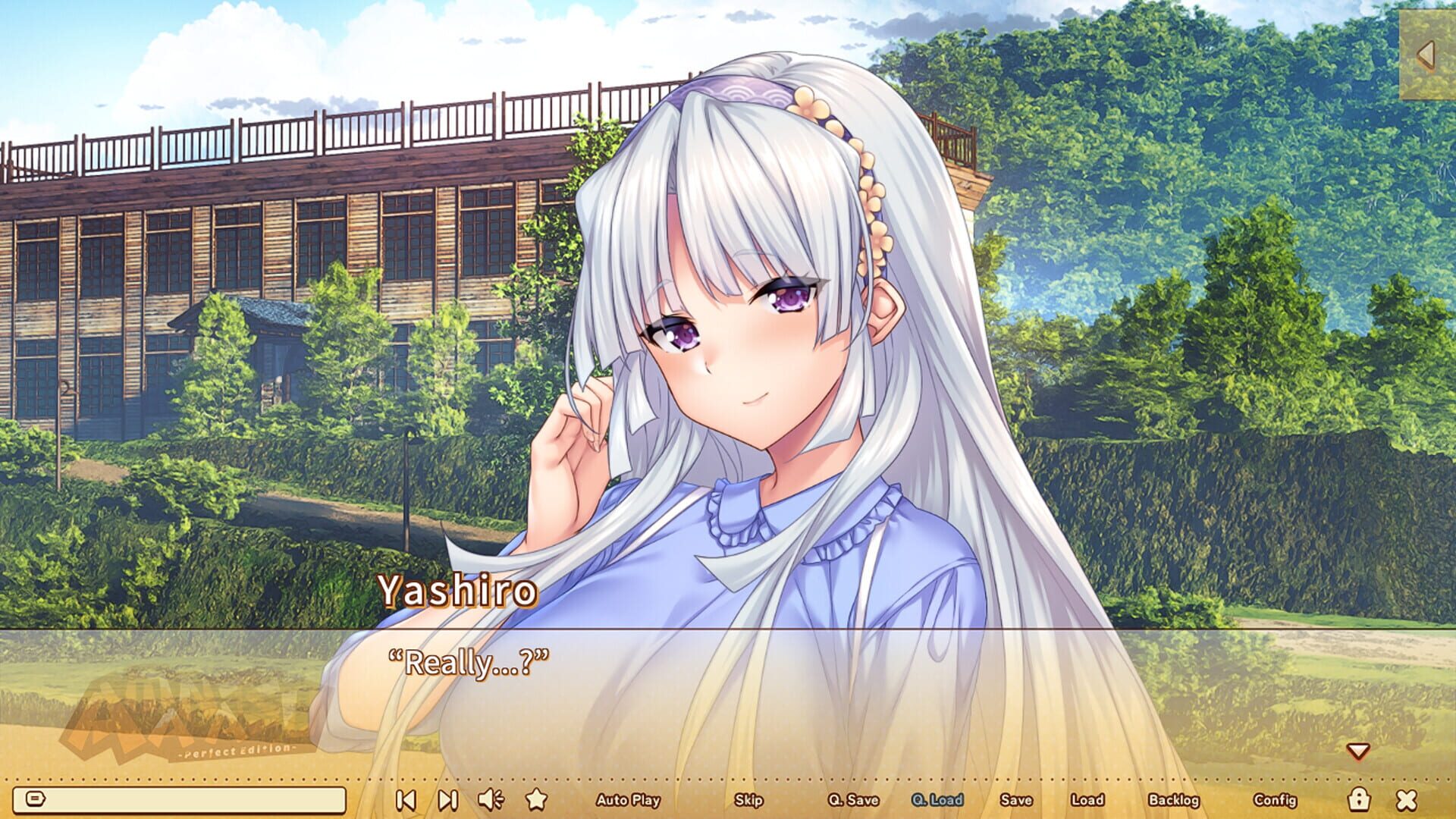This screenshot has height=819, width=1456.
Task: Enable Auto Play mode
Action: [x=629, y=800]
